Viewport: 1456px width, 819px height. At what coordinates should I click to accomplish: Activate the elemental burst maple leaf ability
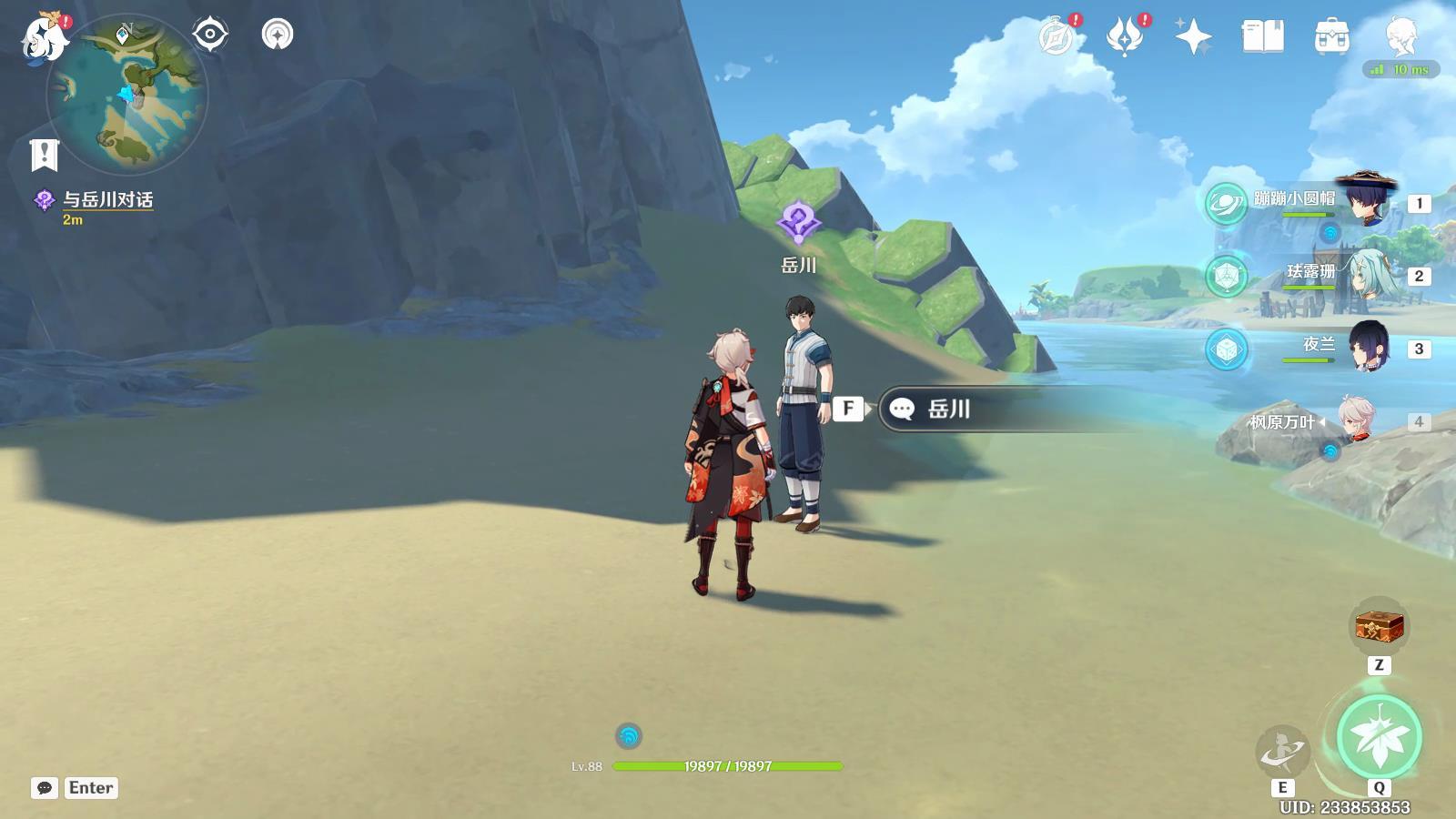coord(1379,737)
